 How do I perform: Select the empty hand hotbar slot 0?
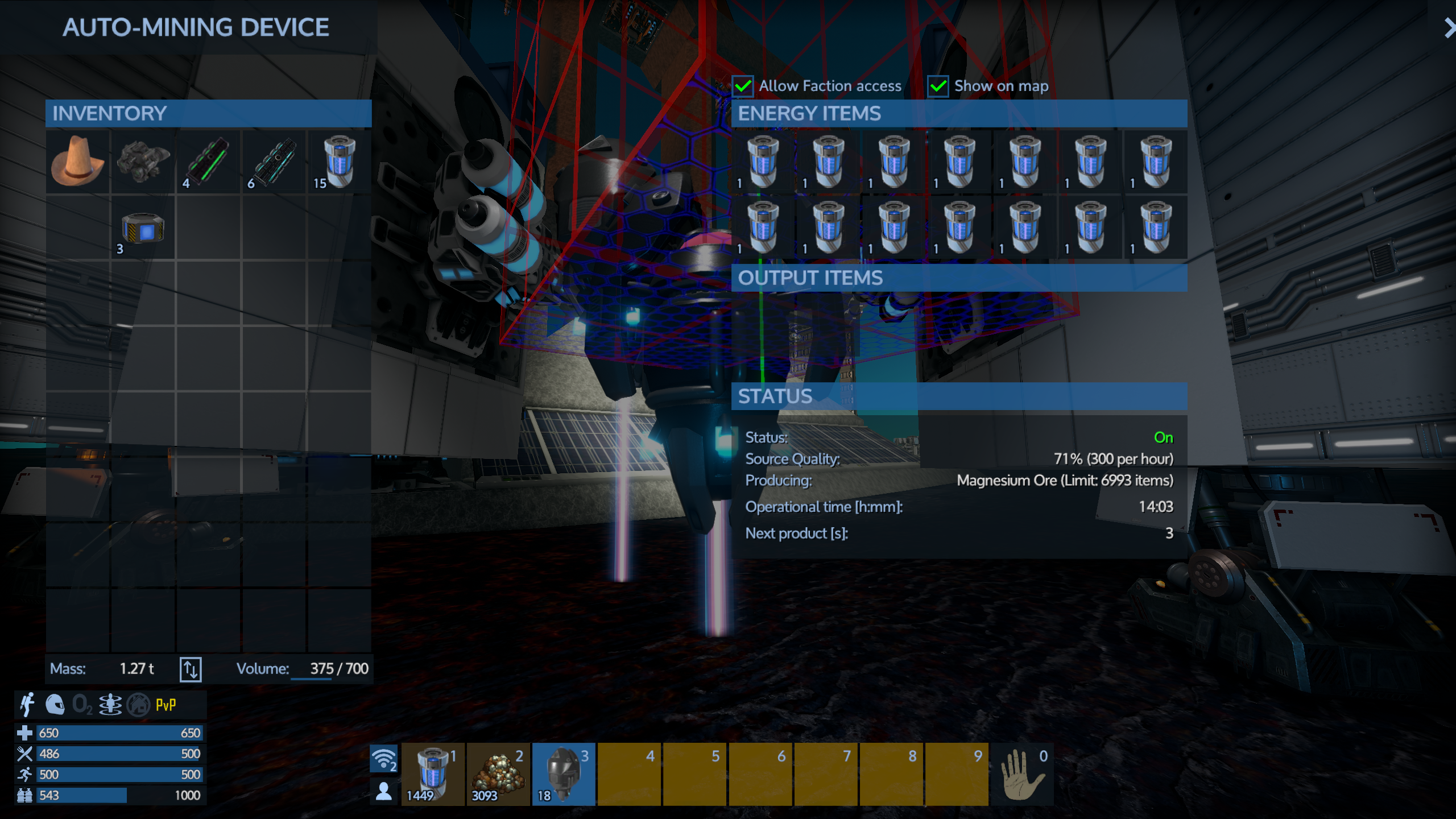click(1022, 773)
